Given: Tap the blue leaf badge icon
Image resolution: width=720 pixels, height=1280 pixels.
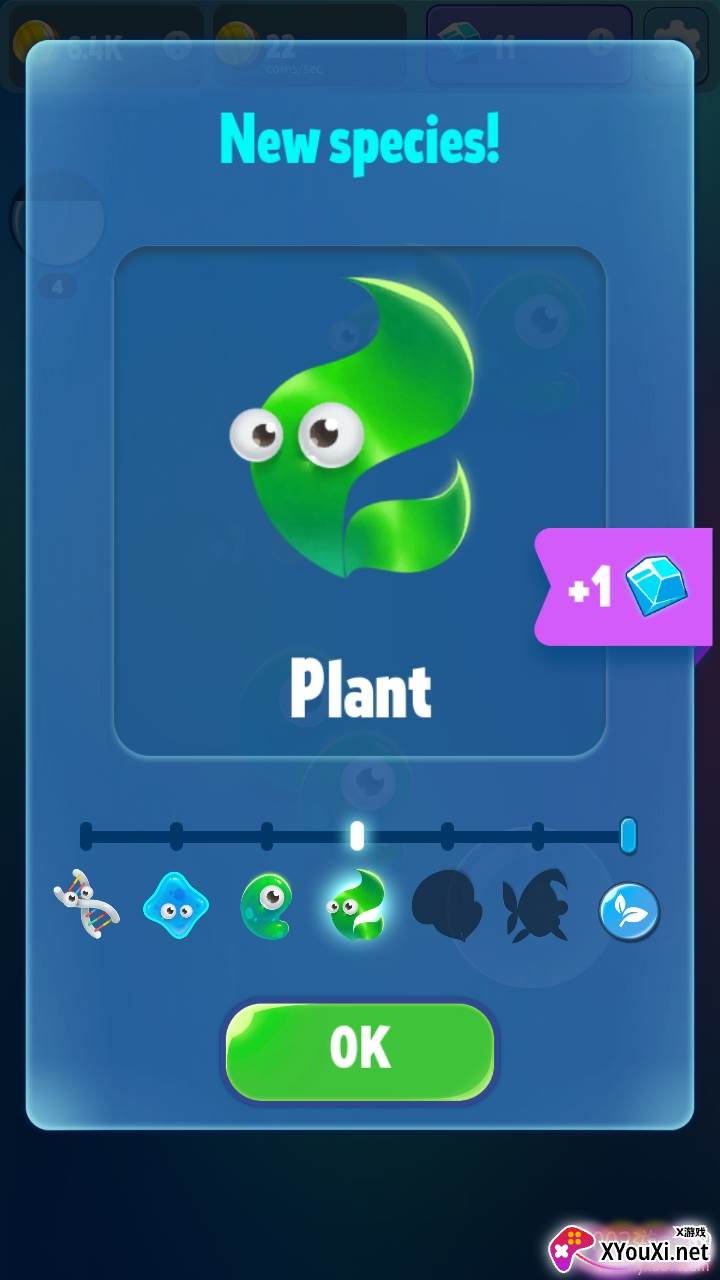Looking at the screenshot, I should coord(629,911).
